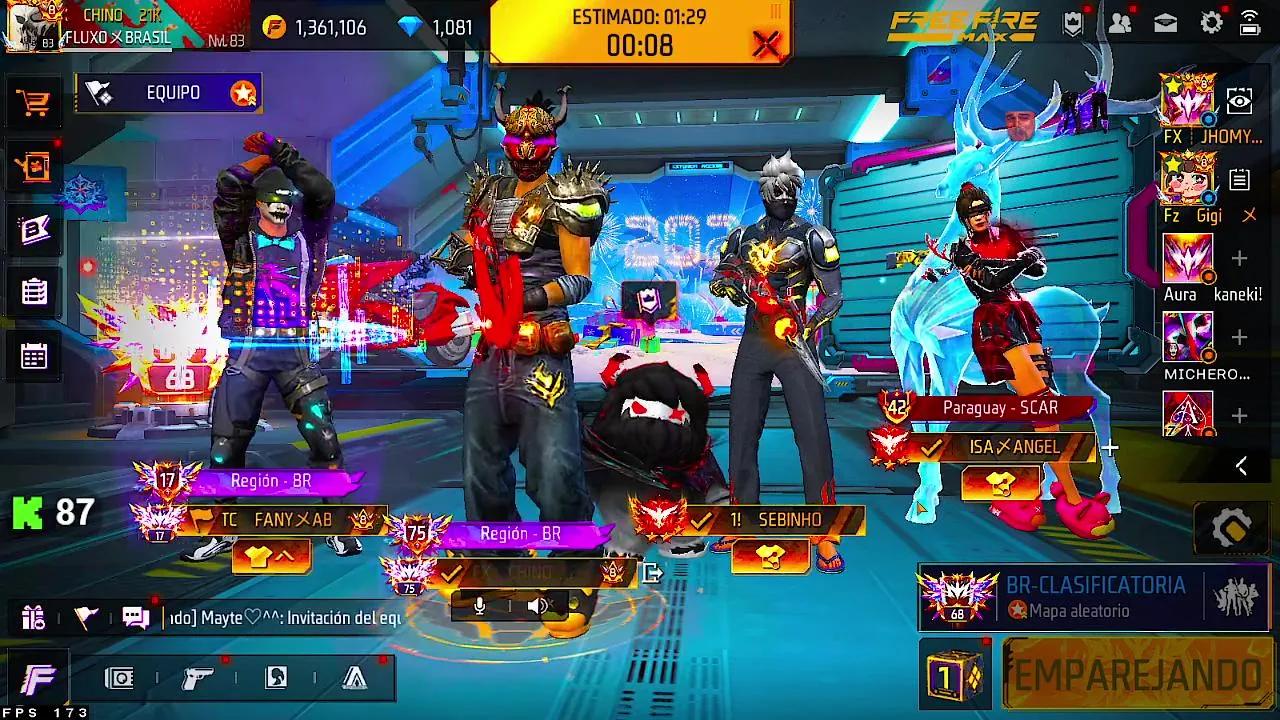Open the news section icon
The image size is (1280, 720).
(x=33, y=230)
